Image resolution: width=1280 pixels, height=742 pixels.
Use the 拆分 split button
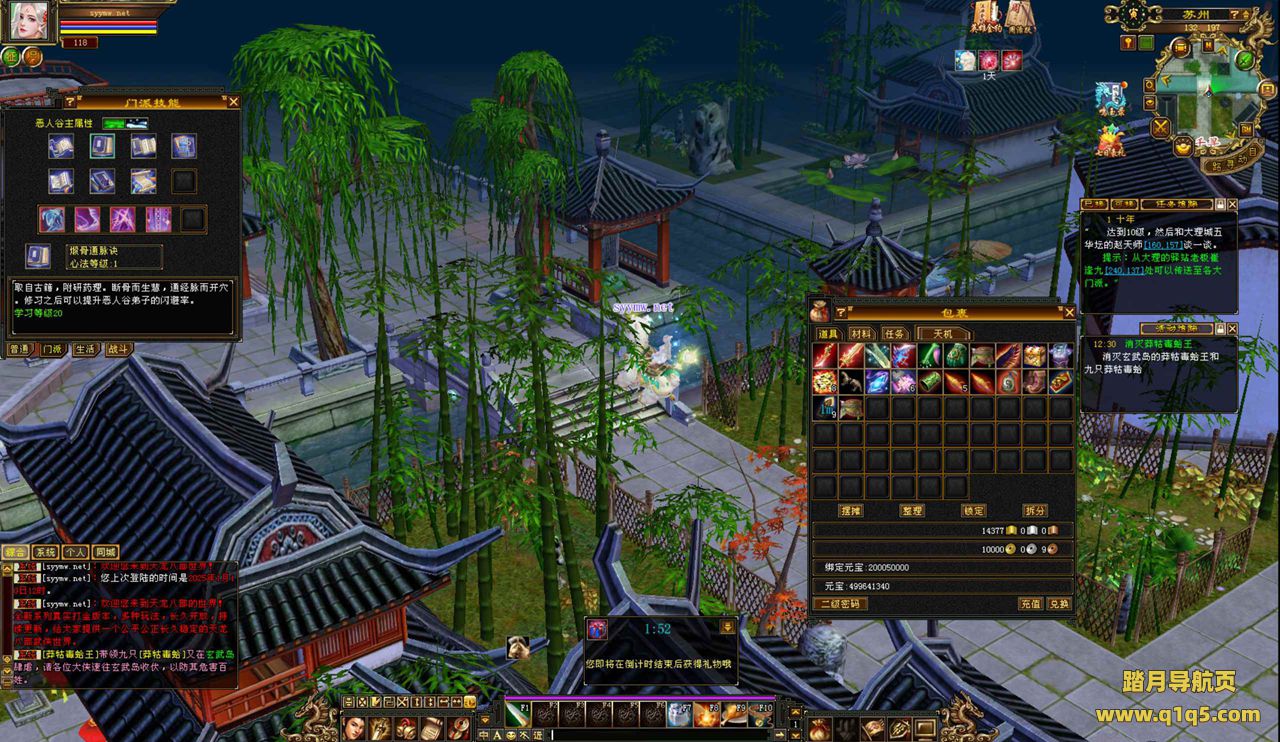click(1034, 511)
